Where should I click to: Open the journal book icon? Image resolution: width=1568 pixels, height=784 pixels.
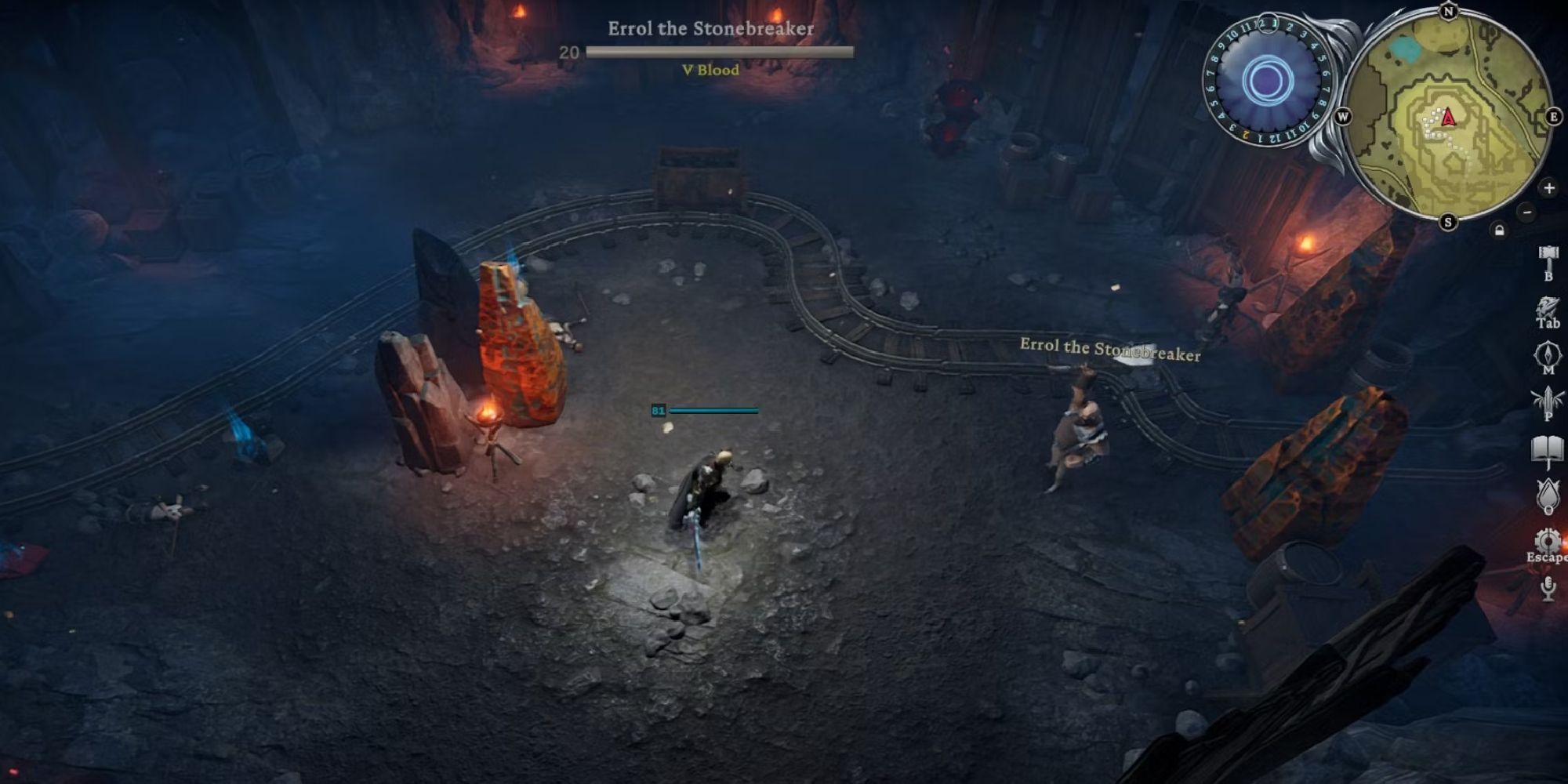tap(1548, 447)
